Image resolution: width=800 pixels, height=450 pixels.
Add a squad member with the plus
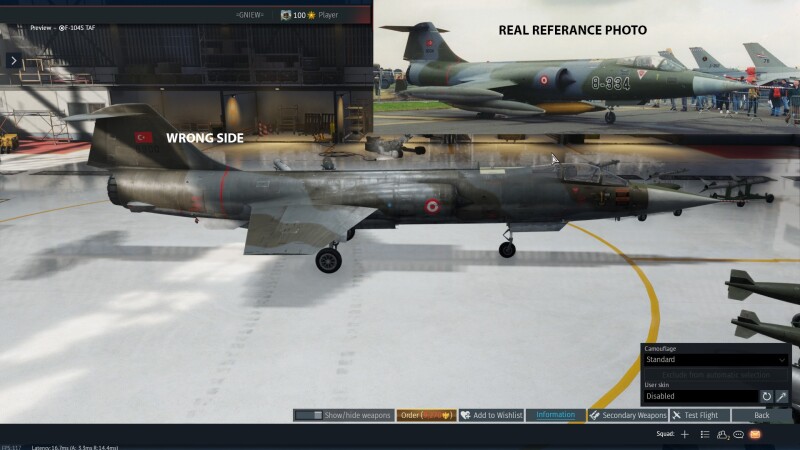(x=685, y=435)
